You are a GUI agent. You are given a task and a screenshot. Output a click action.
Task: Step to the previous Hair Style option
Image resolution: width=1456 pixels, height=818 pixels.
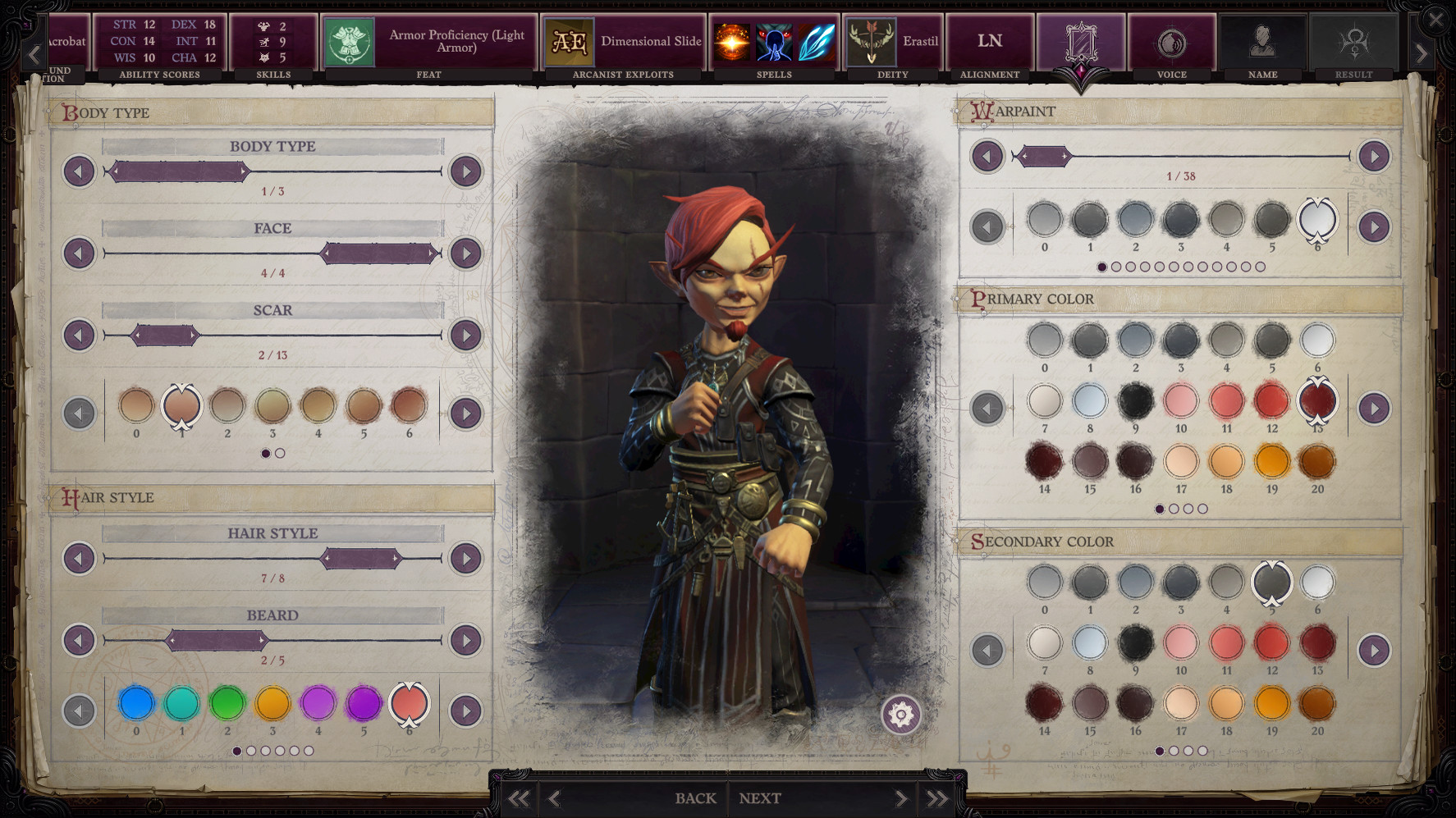tap(78, 559)
